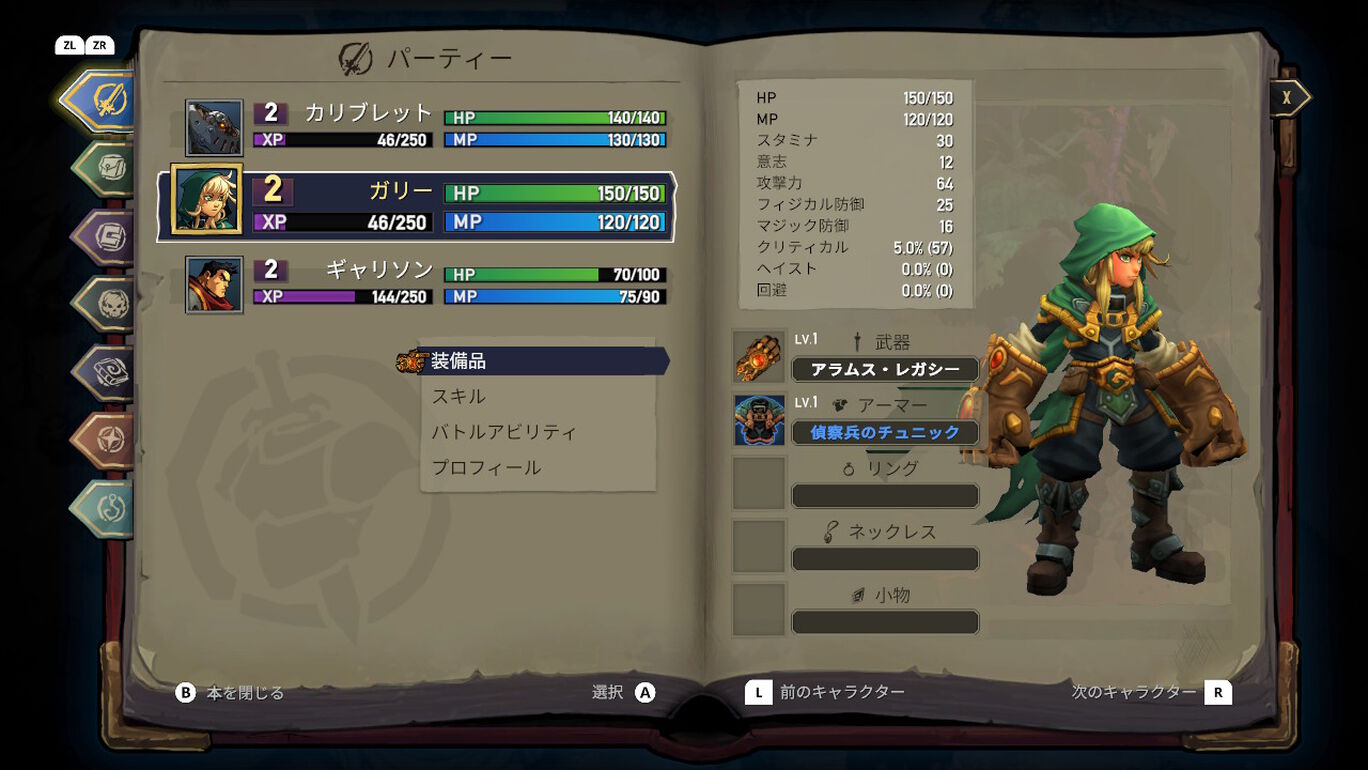This screenshot has height=770, width=1368.
Task: Select the book journal tab icon
Action: (x=100, y=368)
